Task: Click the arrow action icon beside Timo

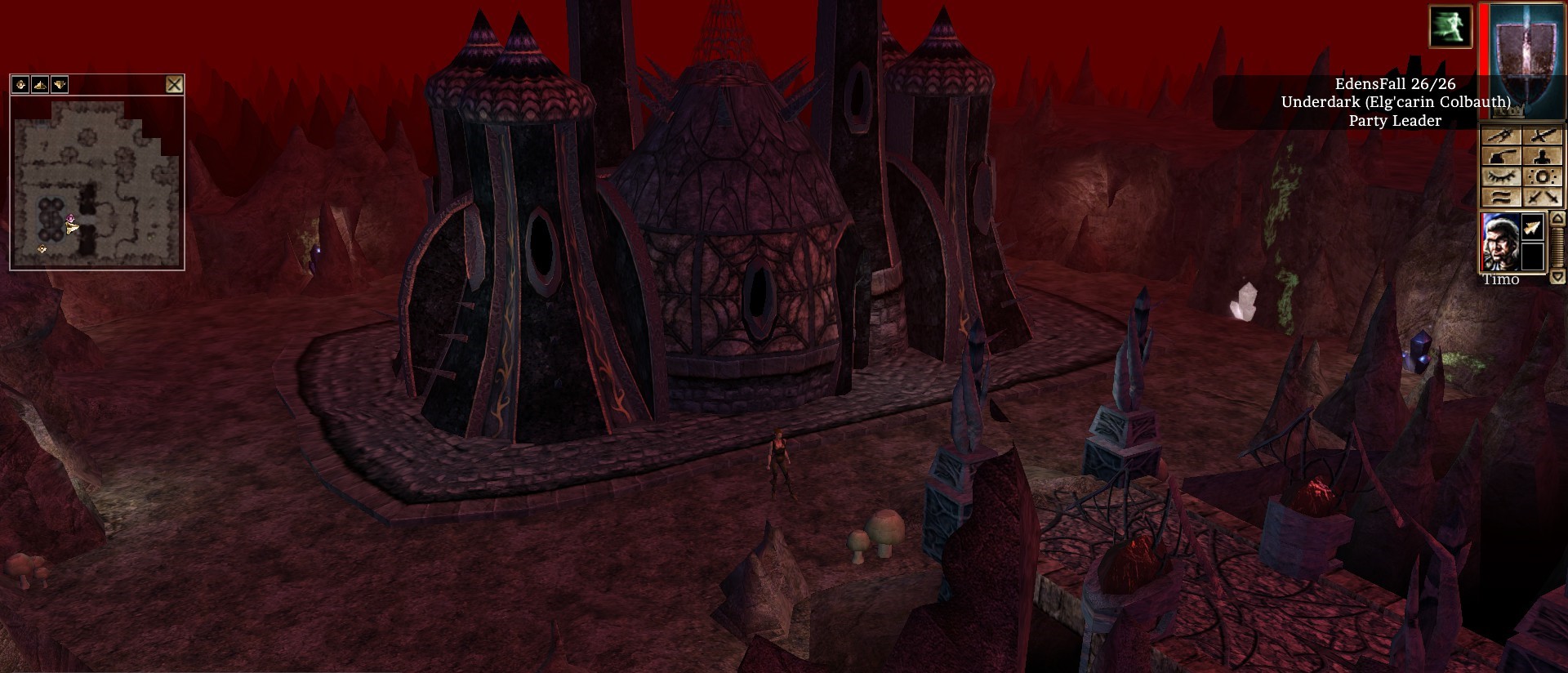Action: tap(1533, 229)
